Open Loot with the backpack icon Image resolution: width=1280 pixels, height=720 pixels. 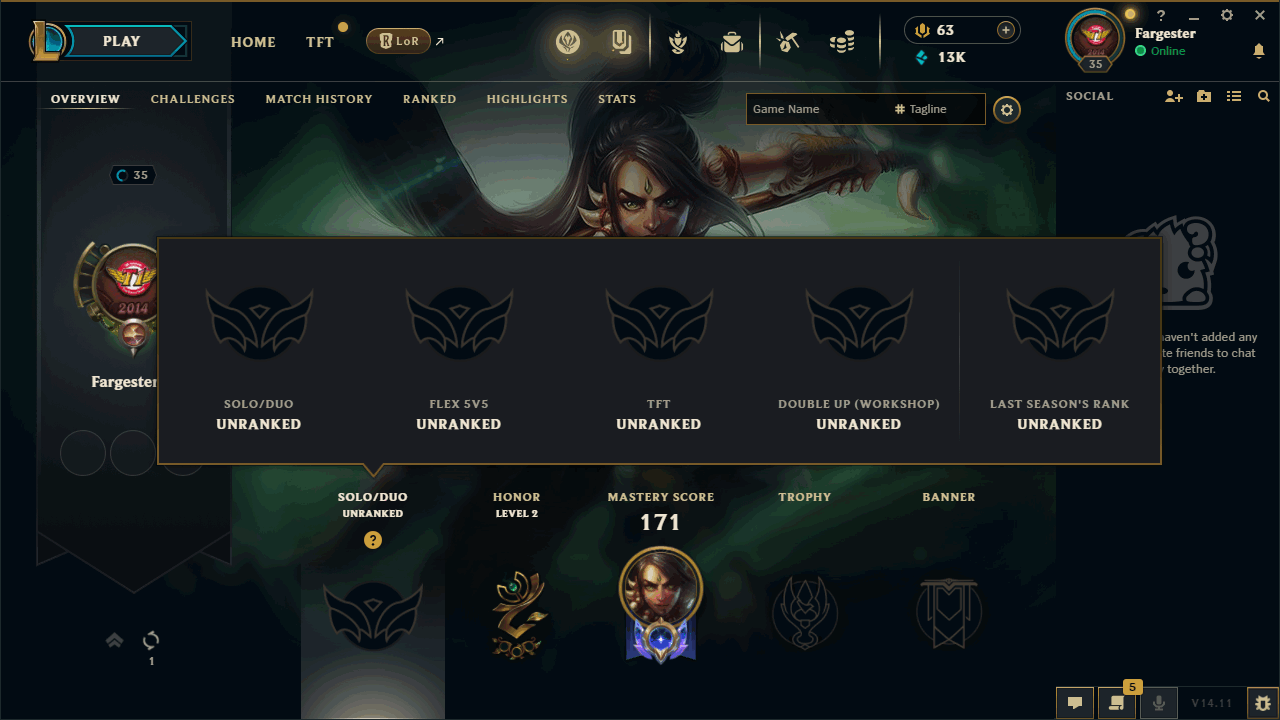click(731, 42)
